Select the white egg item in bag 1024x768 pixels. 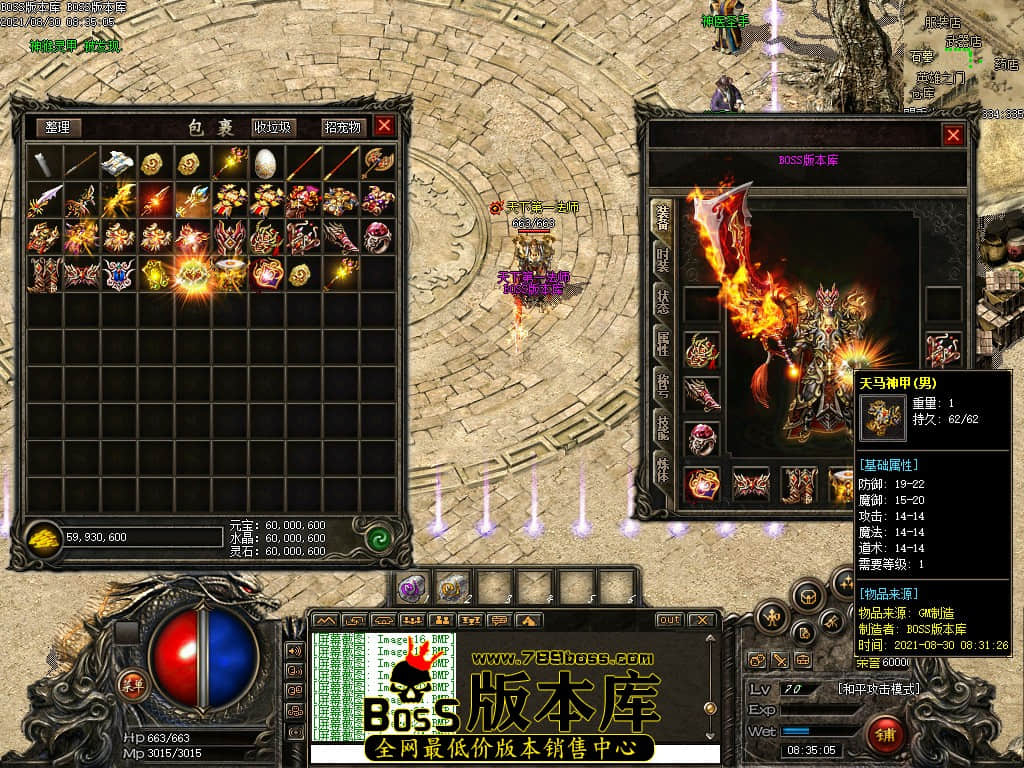pyautogui.click(x=265, y=163)
